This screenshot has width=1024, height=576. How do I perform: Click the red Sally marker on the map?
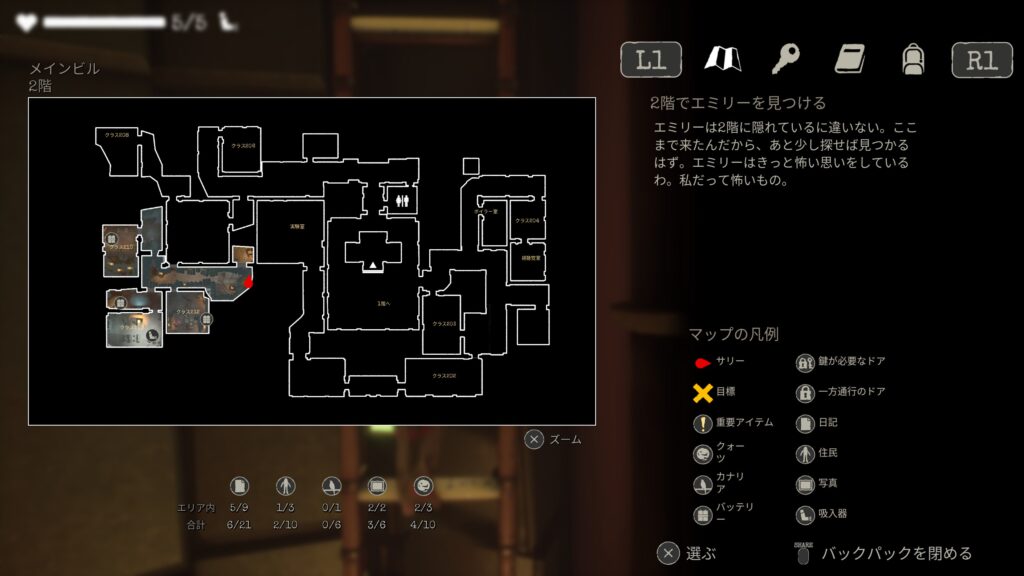[248, 283]
